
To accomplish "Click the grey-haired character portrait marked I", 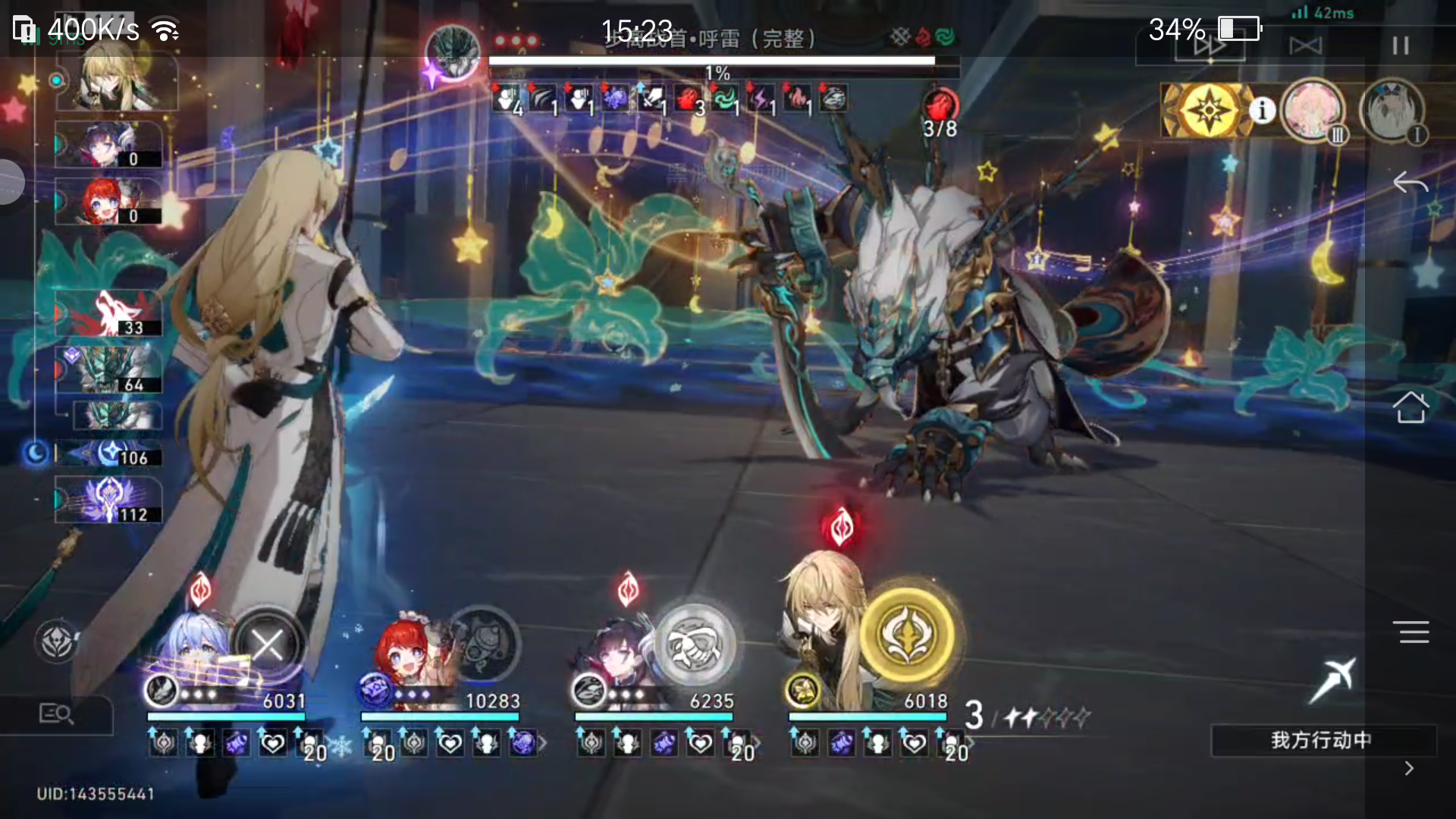I will pos(1392,111).
